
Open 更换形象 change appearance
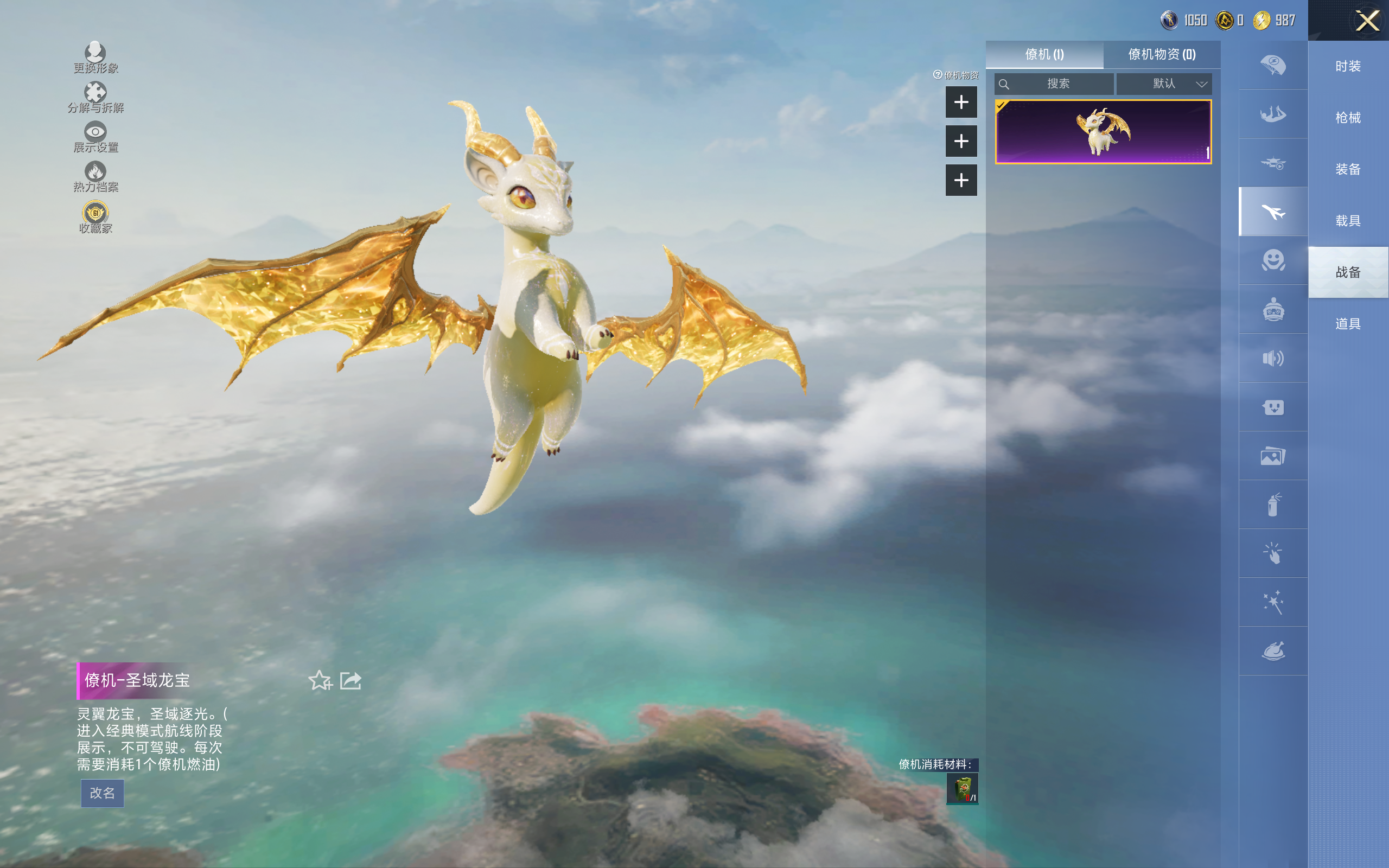[x=95, y=58]
